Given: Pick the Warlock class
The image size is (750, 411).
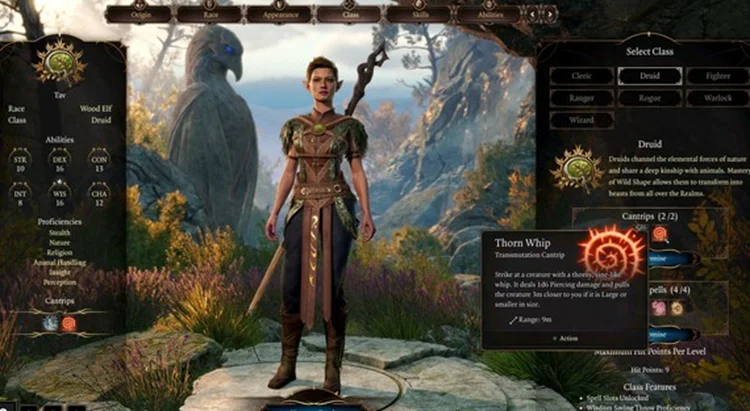Looking at the screenshot, I should (x=718, y=98).
